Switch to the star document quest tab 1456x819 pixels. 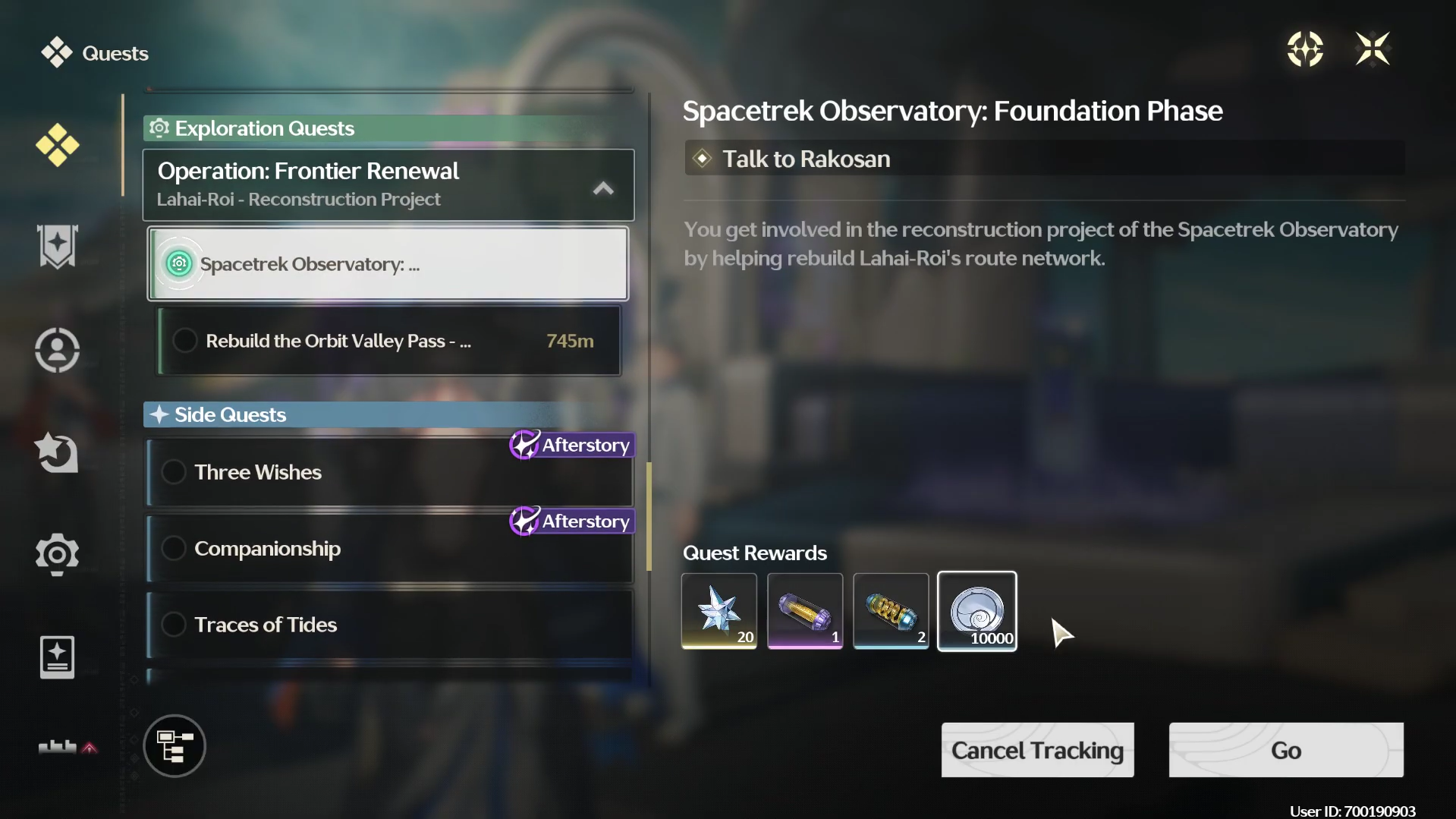(x=58, y=657)
